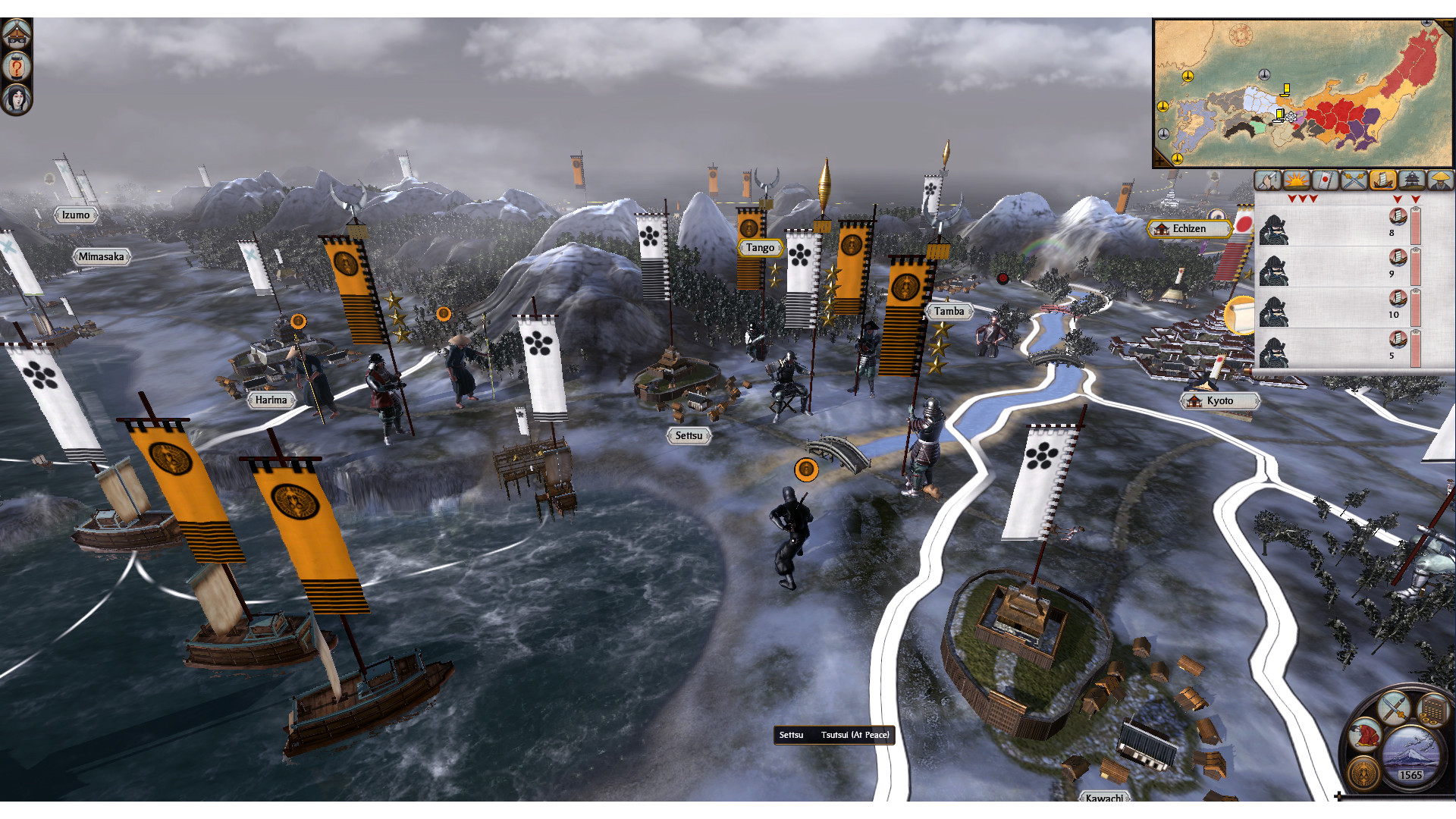Select the sailing ship fleets tab
This screenshot has width=1456, height=819.
1382,180
